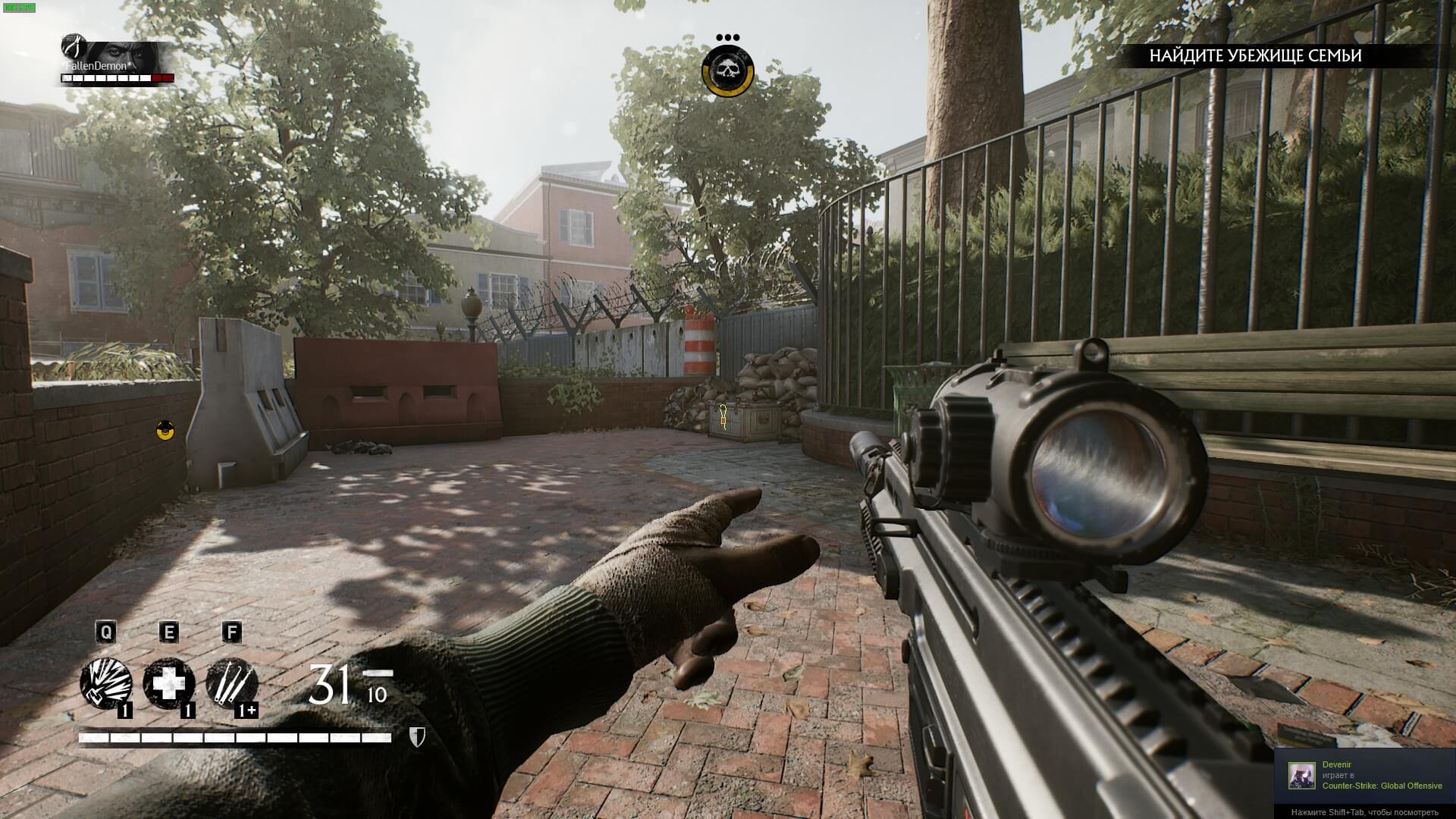Click Devenir's avatar in the Steam popup
The height and width of the screenshot is (819, 1456).
(1301, 775)
